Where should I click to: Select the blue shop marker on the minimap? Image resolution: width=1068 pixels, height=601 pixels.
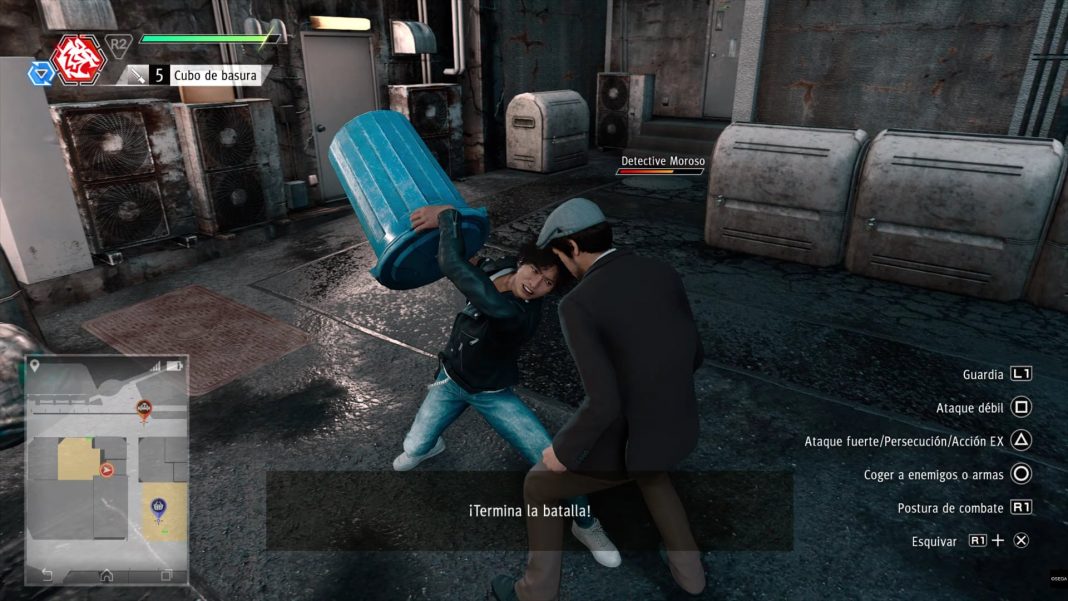click(158, 509)
